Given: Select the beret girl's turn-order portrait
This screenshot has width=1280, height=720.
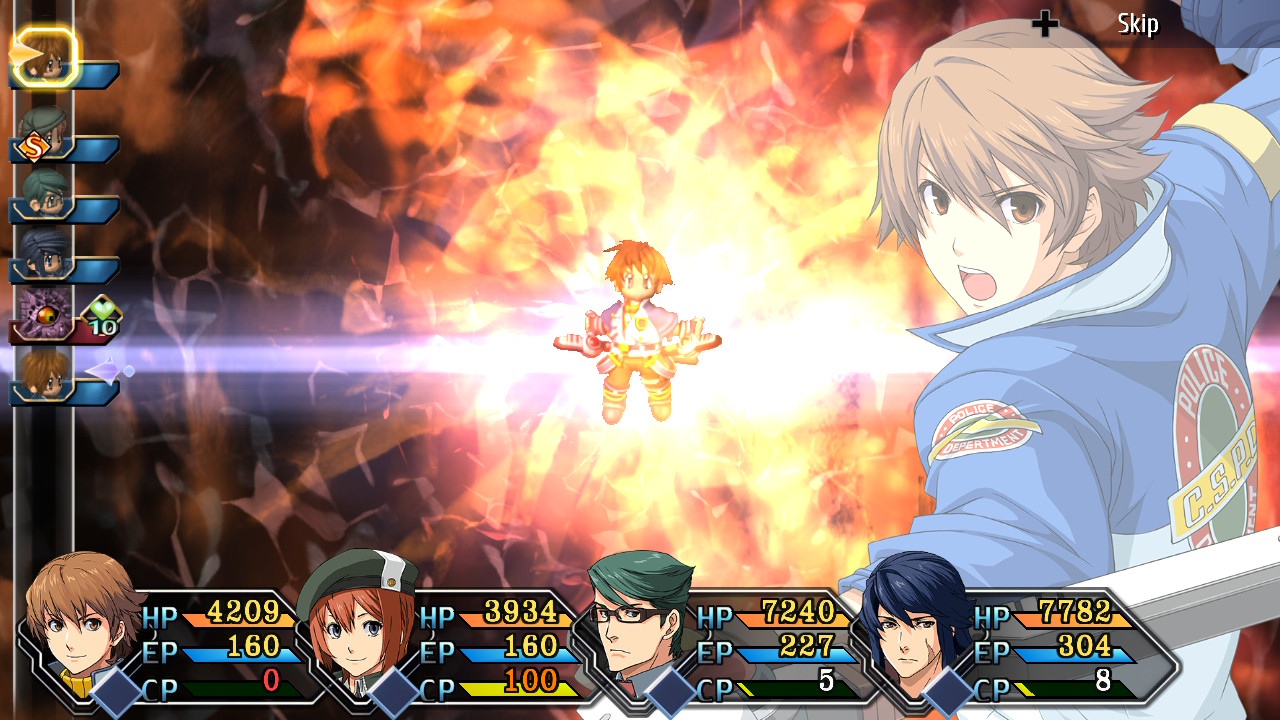Looking at the screenshot, I should [45, 133].
